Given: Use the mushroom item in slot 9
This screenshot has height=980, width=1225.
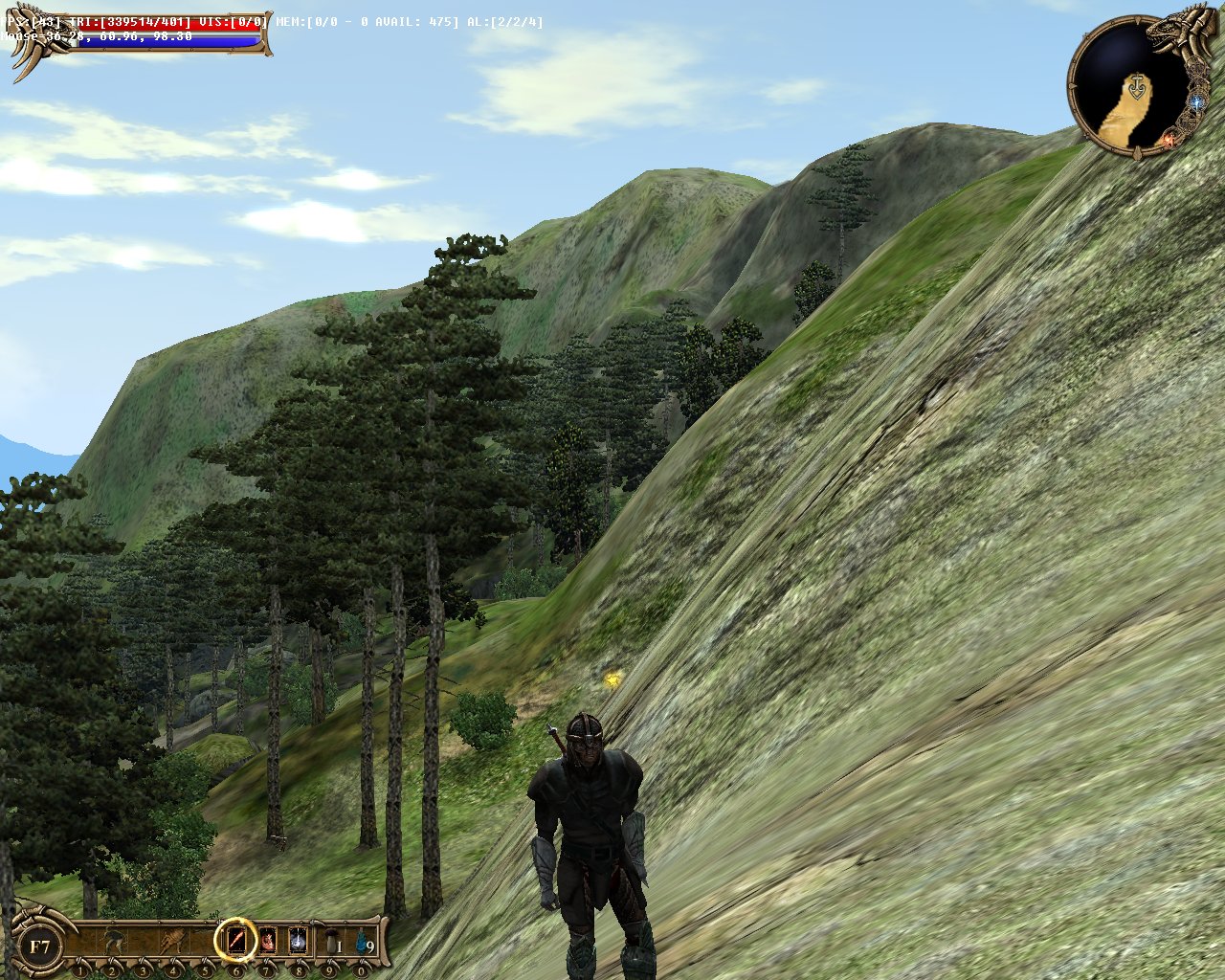Looking at the screenshot, I should click(331, 942).
